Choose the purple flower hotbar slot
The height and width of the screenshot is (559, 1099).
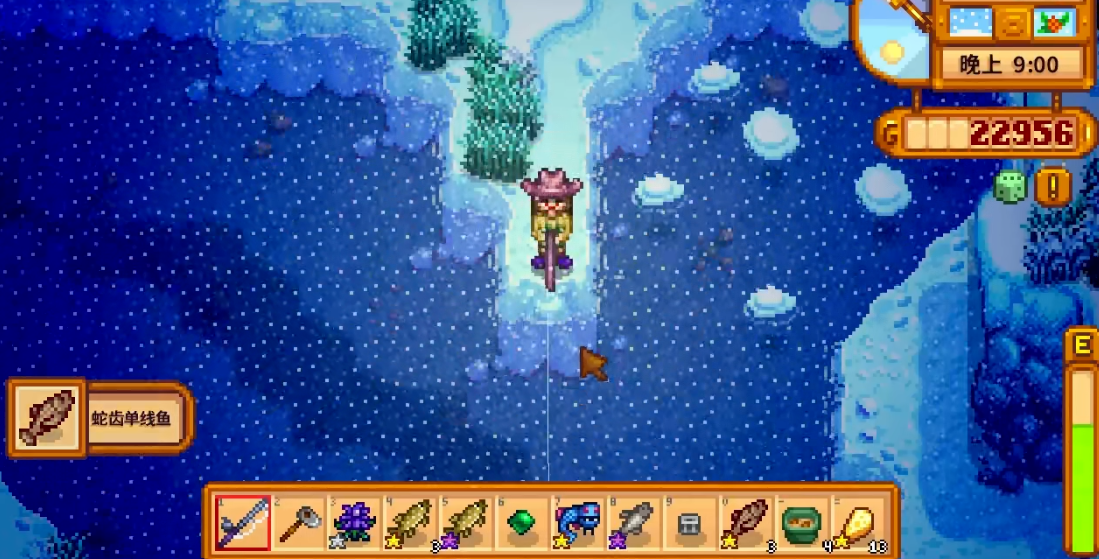(x=353, y=522)
